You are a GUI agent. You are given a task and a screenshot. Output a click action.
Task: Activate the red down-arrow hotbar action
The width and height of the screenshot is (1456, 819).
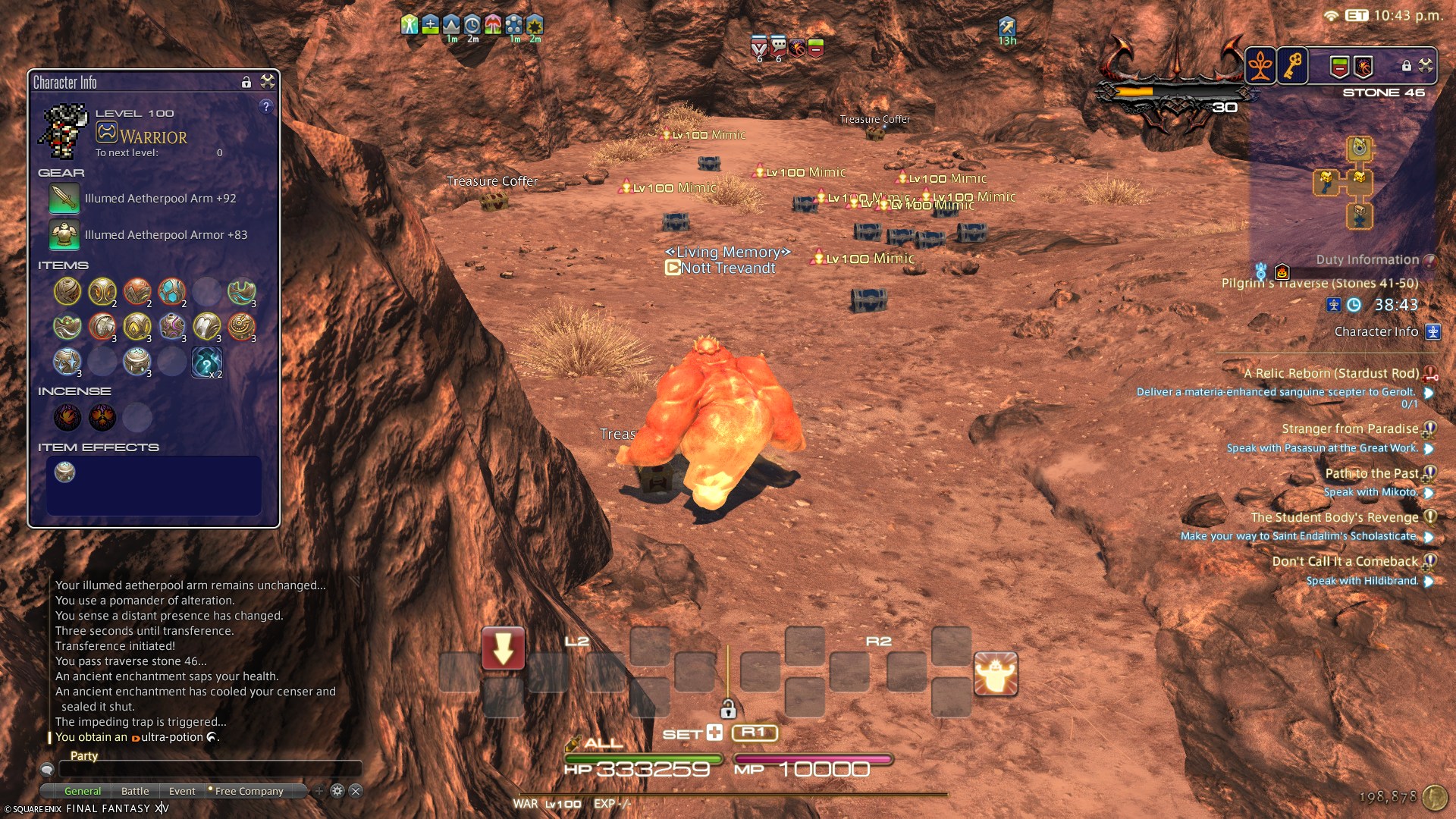(x=503, y=649)
